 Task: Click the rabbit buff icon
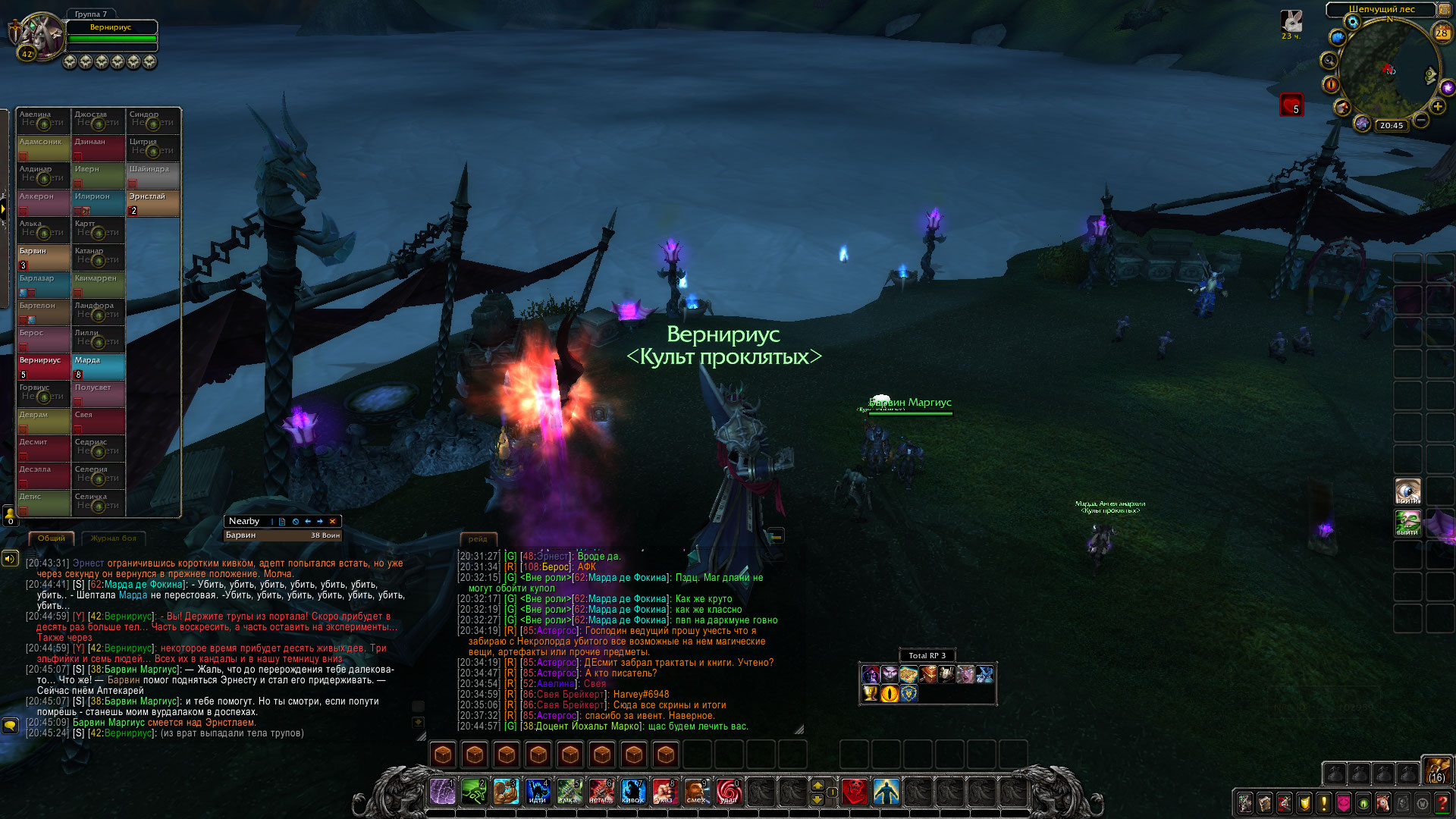[x=1291, y=21]
